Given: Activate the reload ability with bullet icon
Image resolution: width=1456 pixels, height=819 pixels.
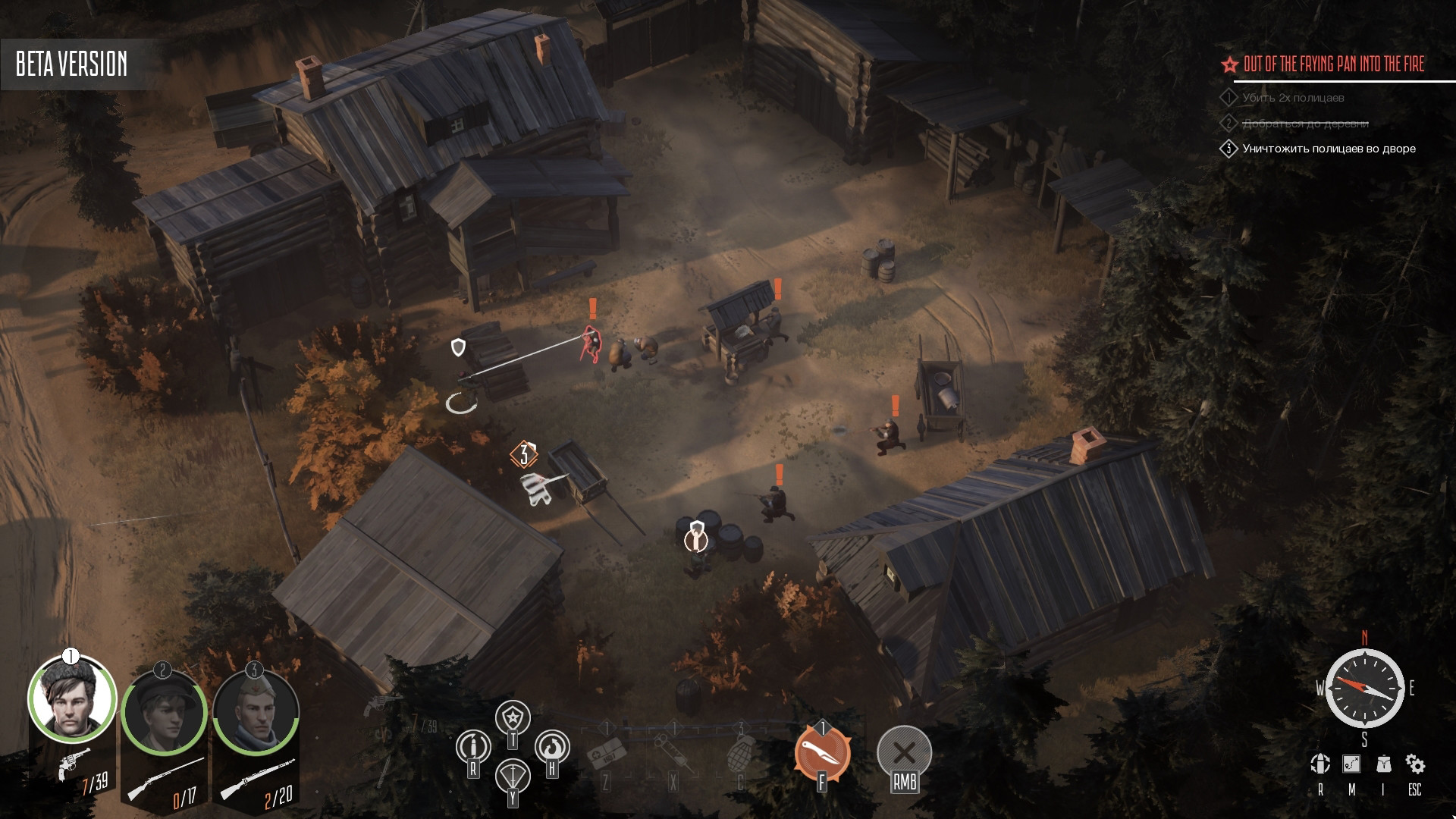Looking at the screenshot, I should [x=472, y=747].
